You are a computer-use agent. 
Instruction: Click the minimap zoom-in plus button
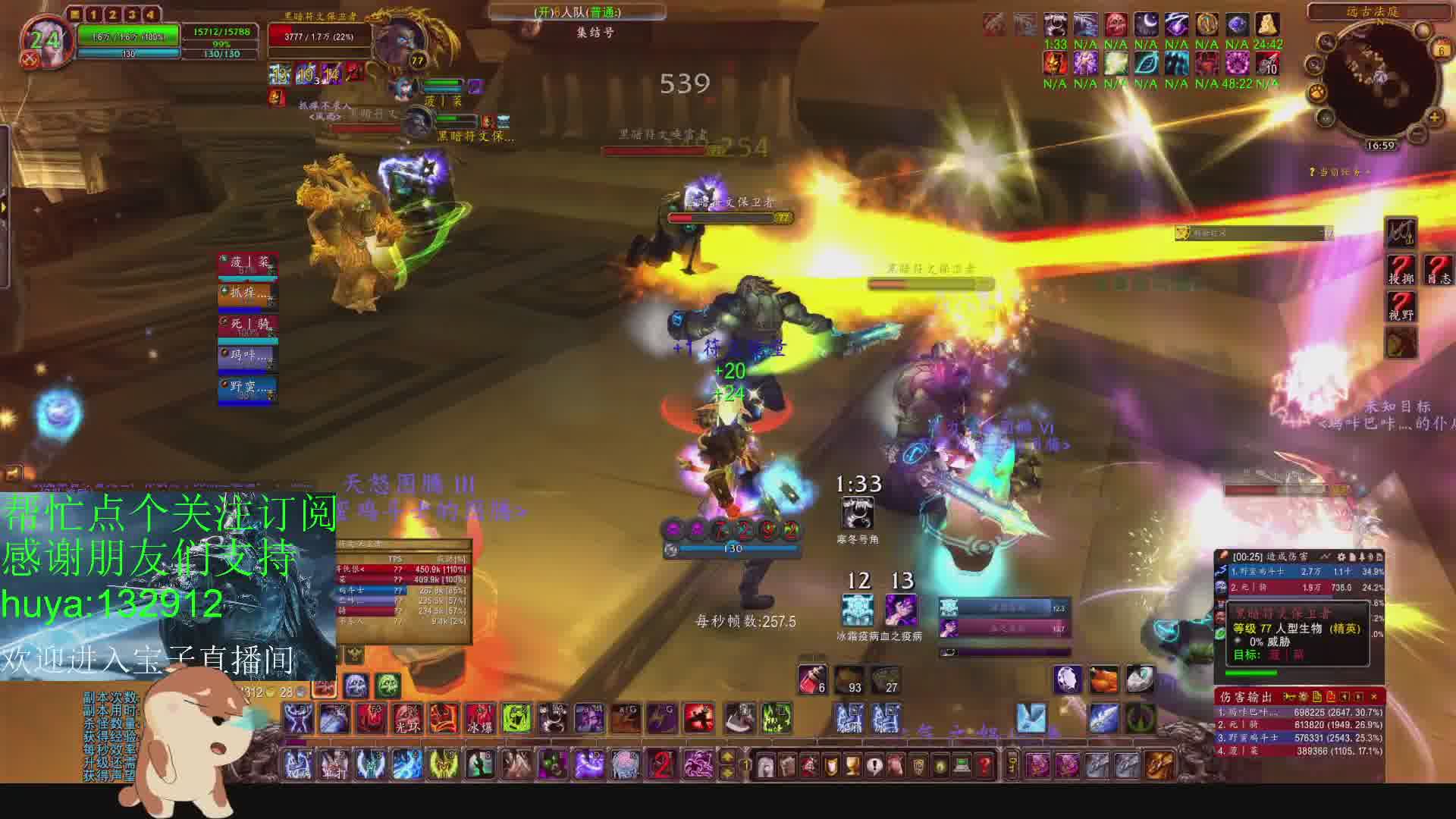click(x=1434, y=117)
